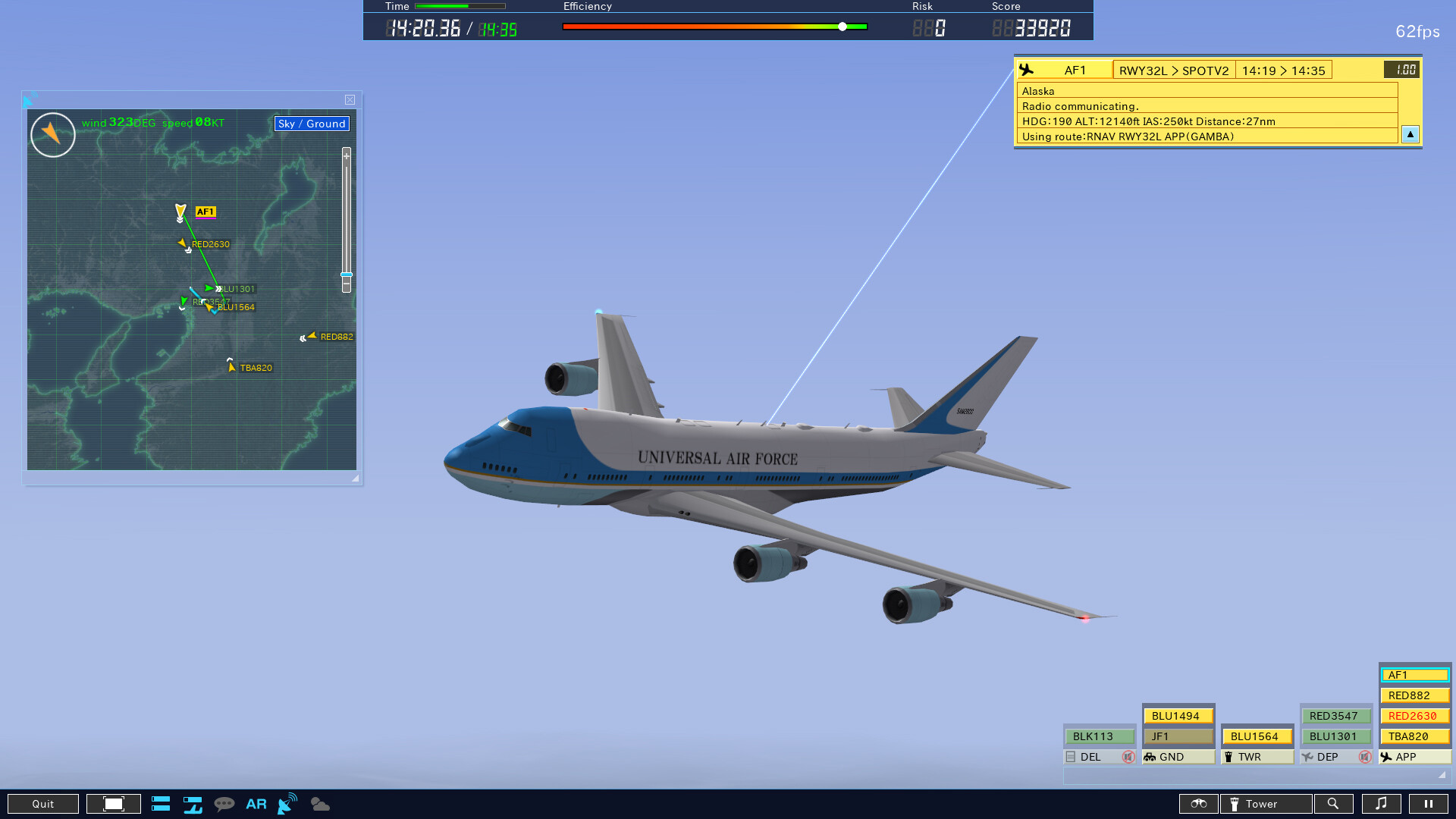The height and width of the screenshot is (819, 1456).
Task: Click the radar antenna icon in bottom toolbar
Action: tap(286, 804)
